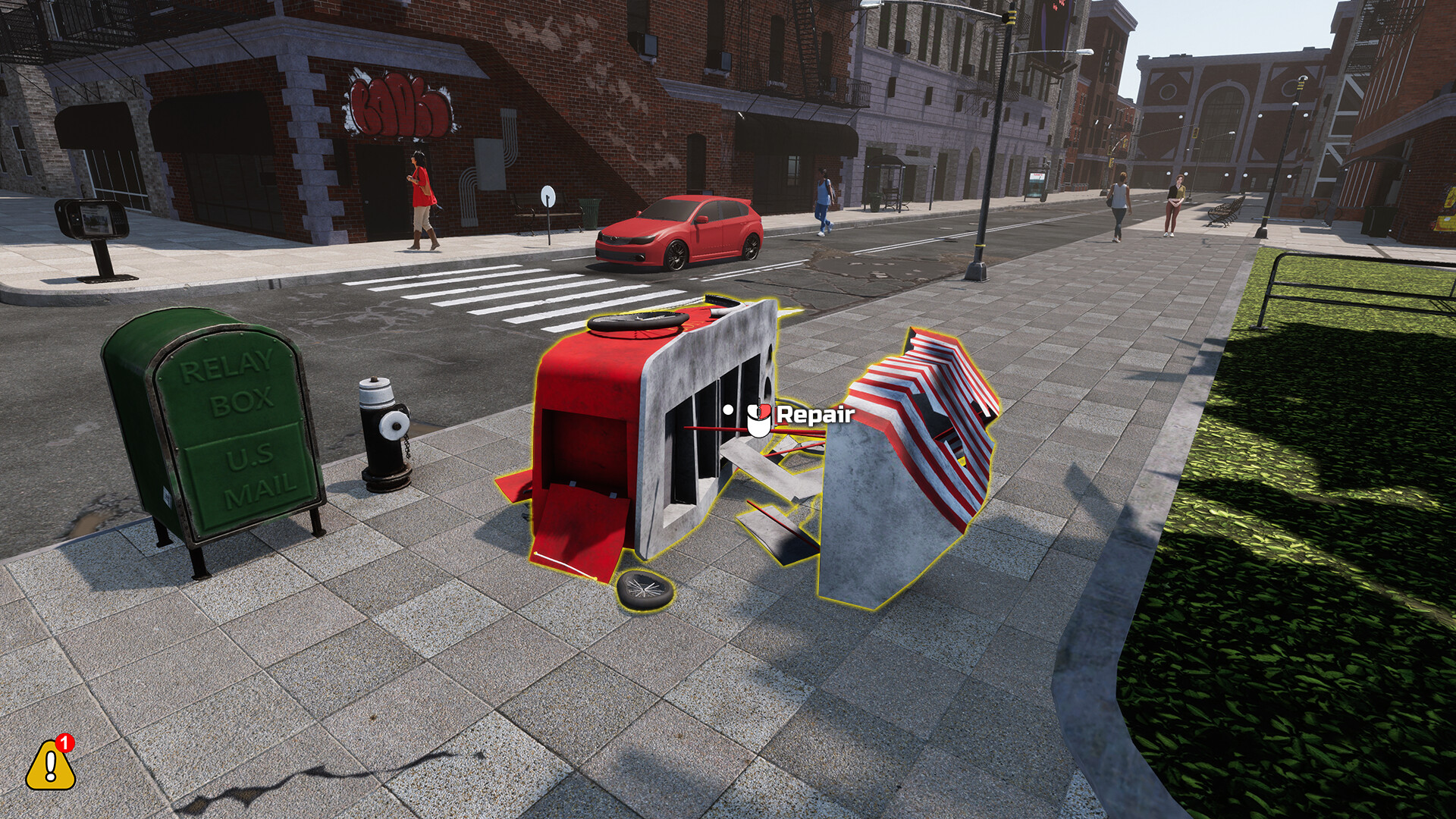The width and height of the screenshot is (1456, 819).
Task: Click the fallen black disc on the pavement
Action: (x=643, y=590)
